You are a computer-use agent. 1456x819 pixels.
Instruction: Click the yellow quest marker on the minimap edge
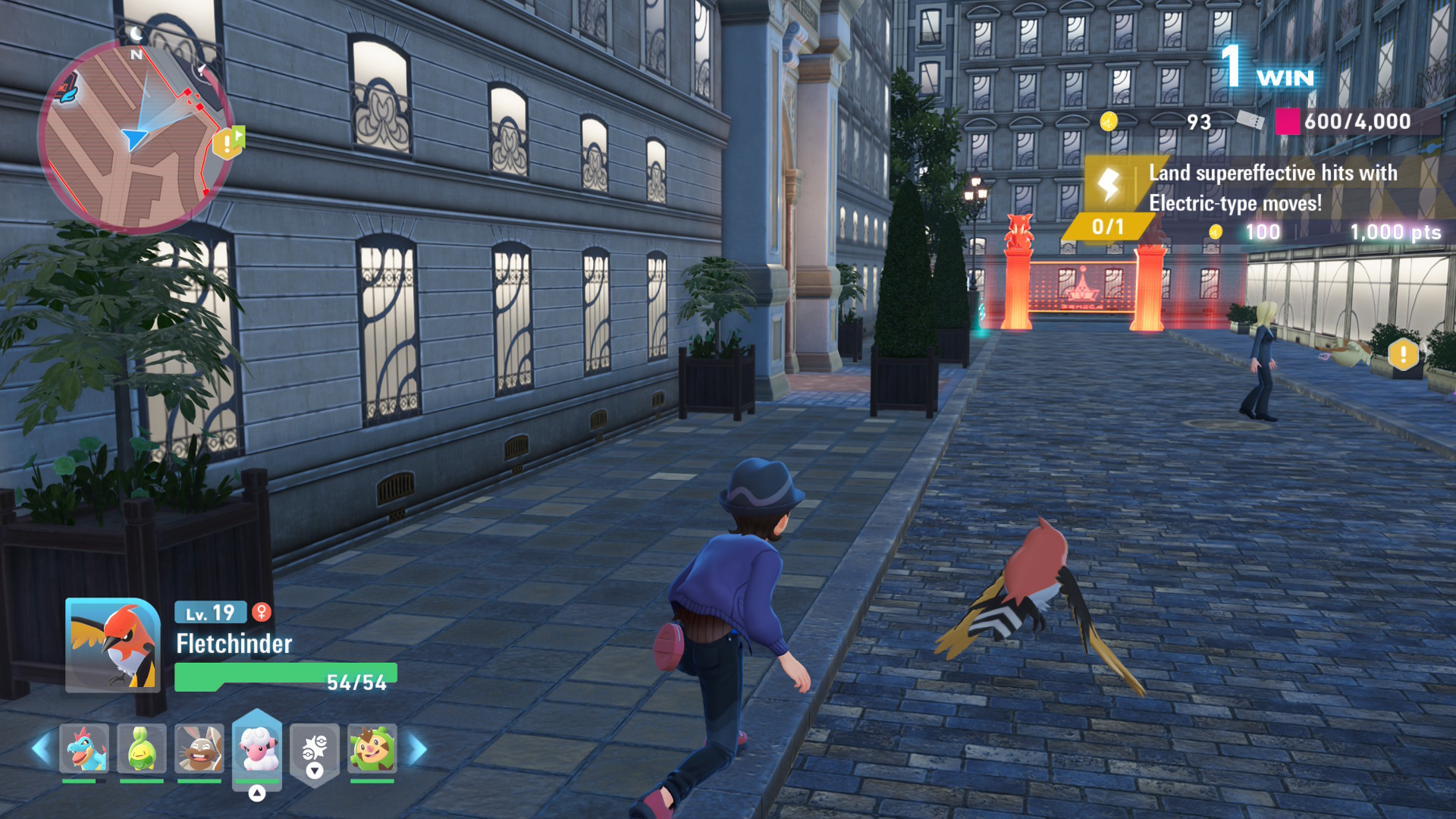pos(227,143)
